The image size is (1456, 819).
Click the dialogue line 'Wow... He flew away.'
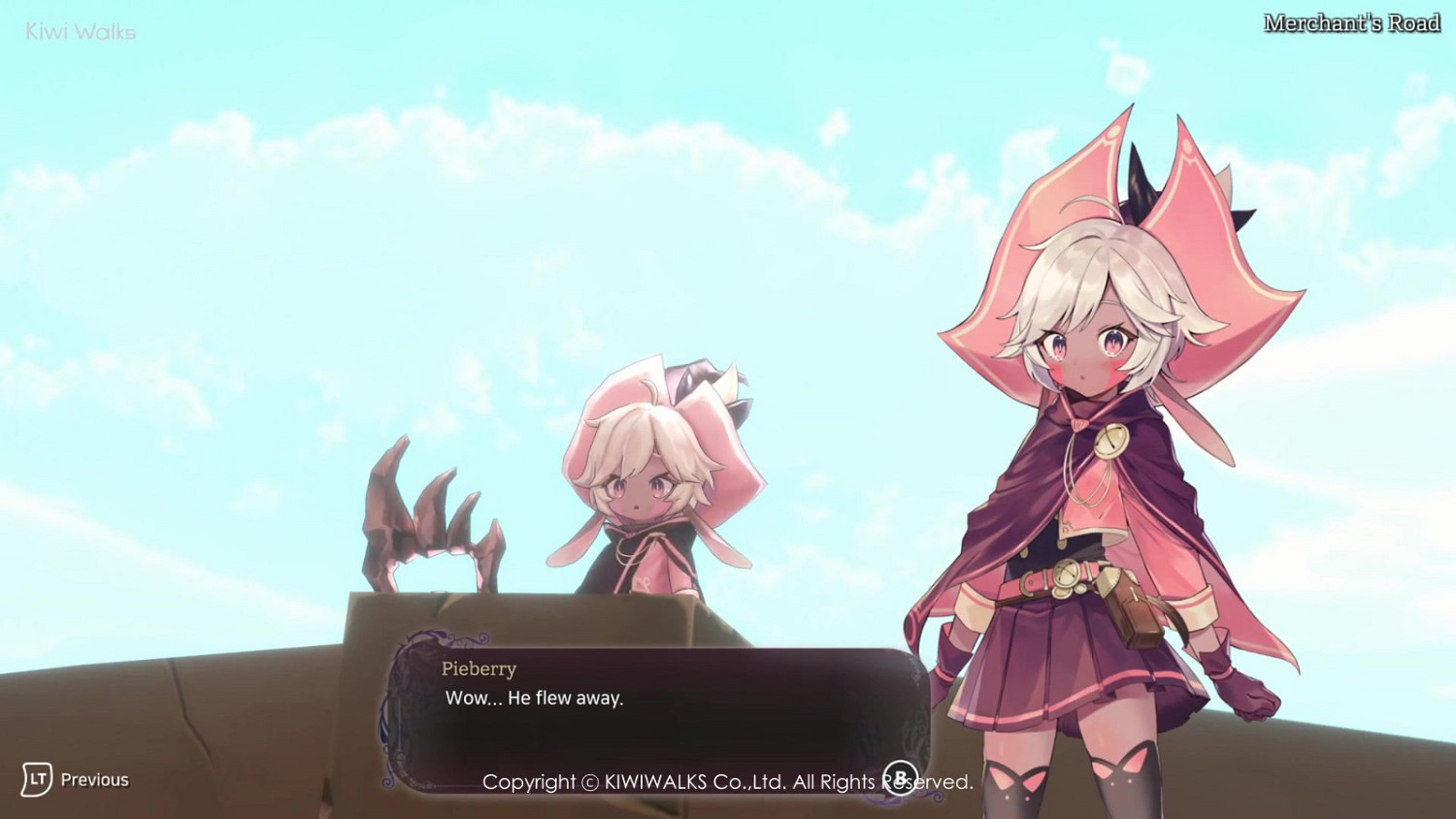(x=535, y=697)
